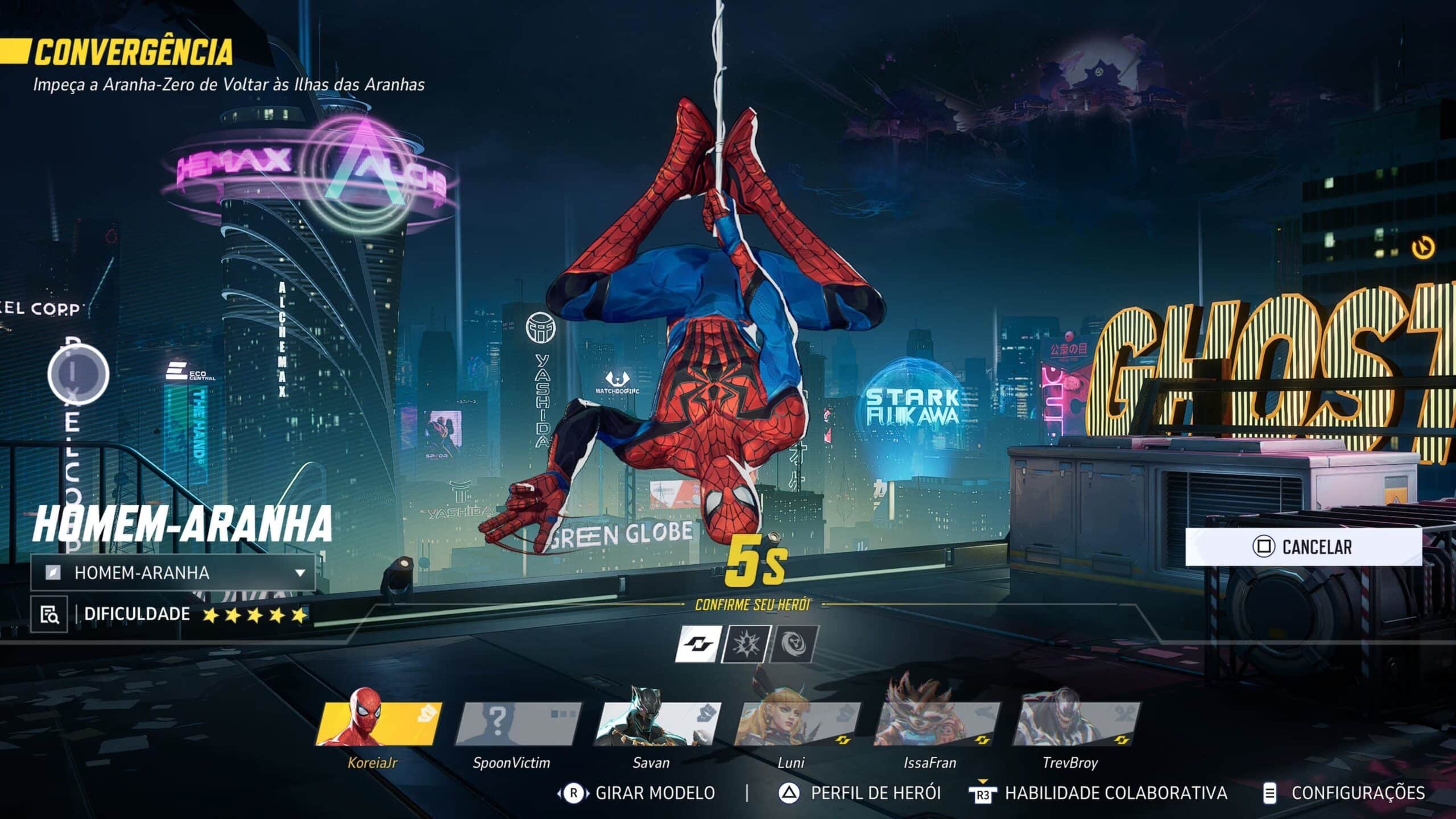Select IssaFran's Rocket Raccoon card

(936, 723)
